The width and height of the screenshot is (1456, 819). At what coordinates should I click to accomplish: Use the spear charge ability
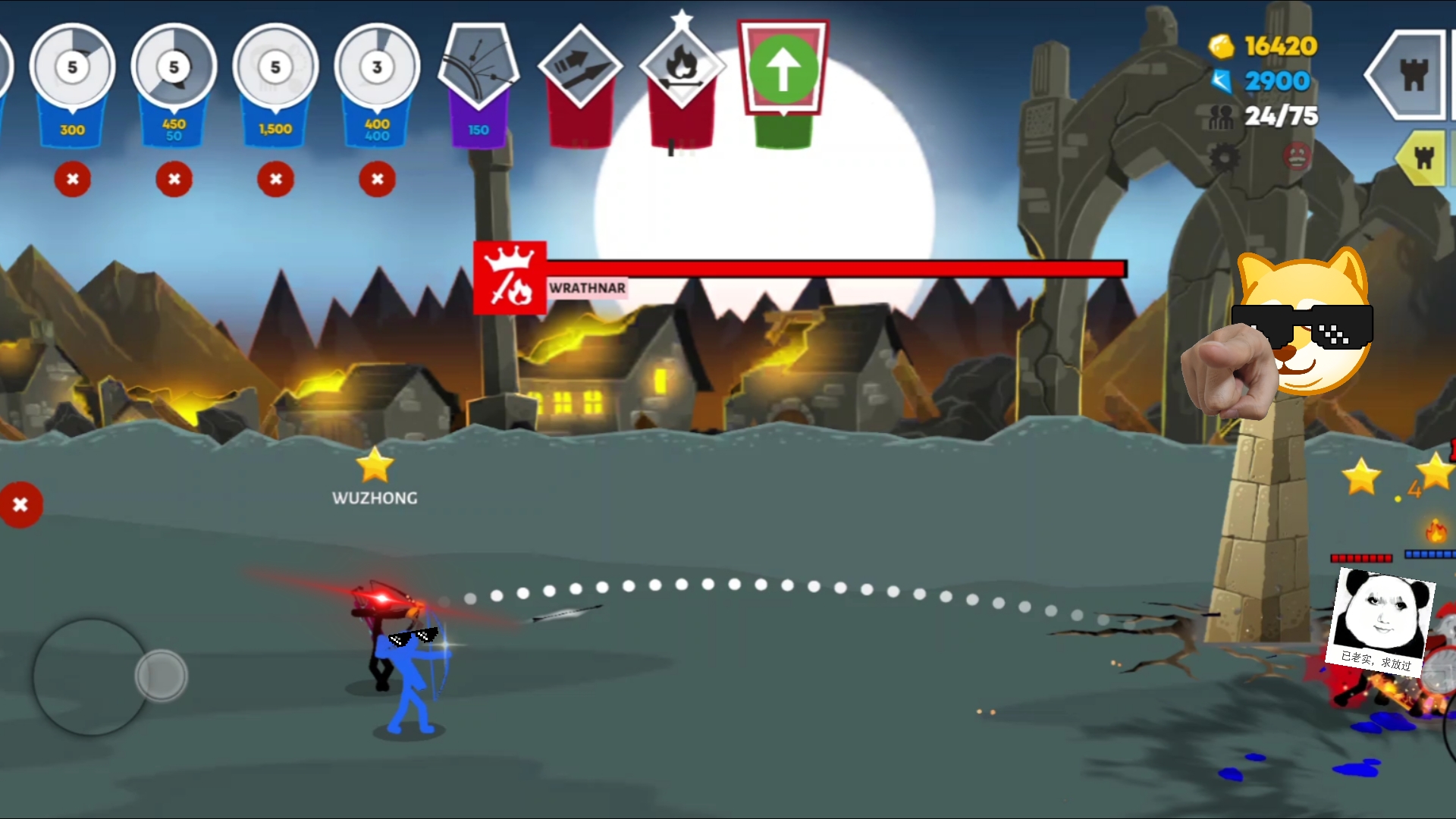(x=580, y=67)
